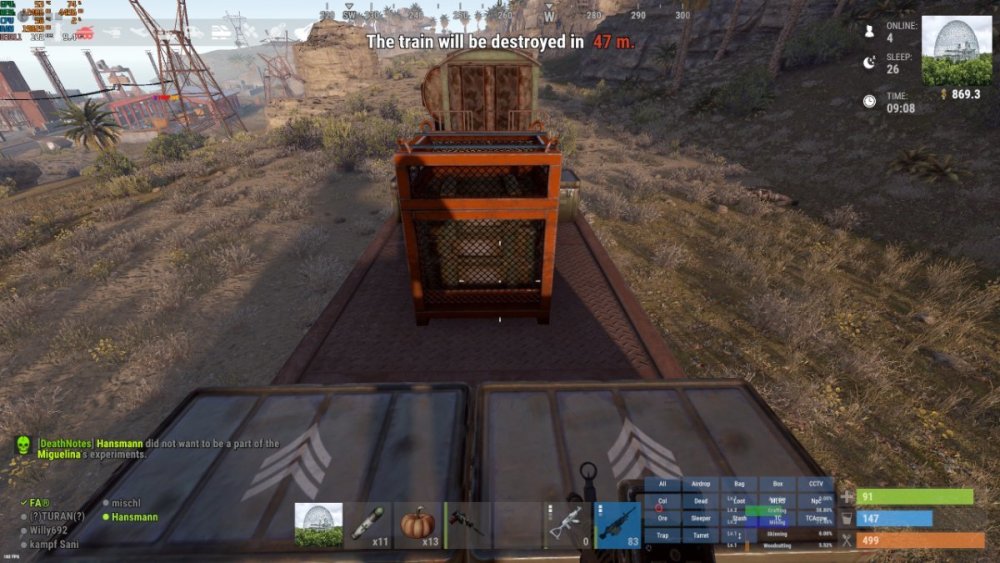Switch on the Ore filter
Screen dimensions: 1000x563
(x=661, y=518)
